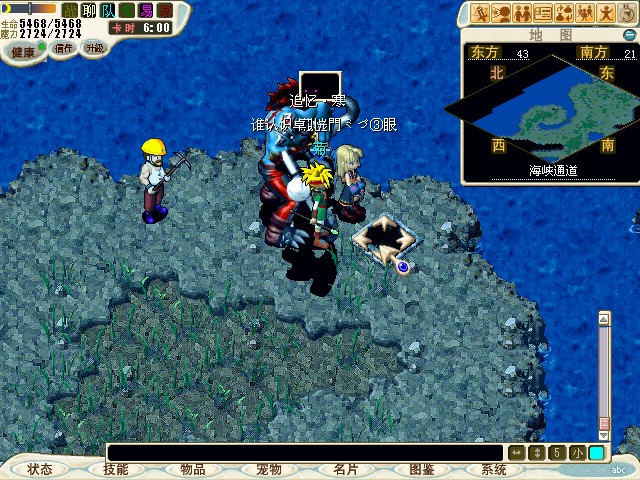The height and width of the screenshot is (480, 640).
Task: Open the 状态 status menu
Action: [x=40, y=469]
